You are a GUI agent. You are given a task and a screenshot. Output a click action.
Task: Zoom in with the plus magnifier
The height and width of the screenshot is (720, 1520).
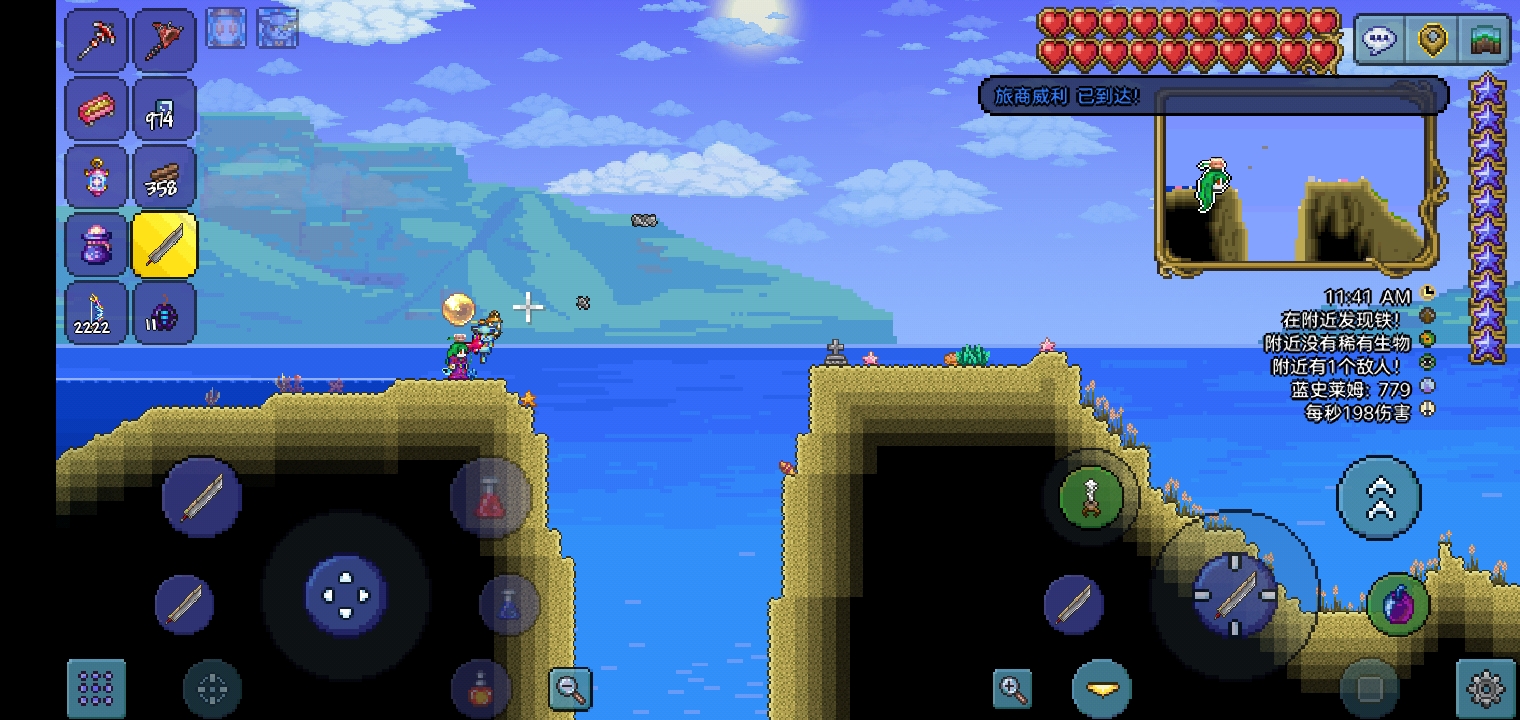1012,688
